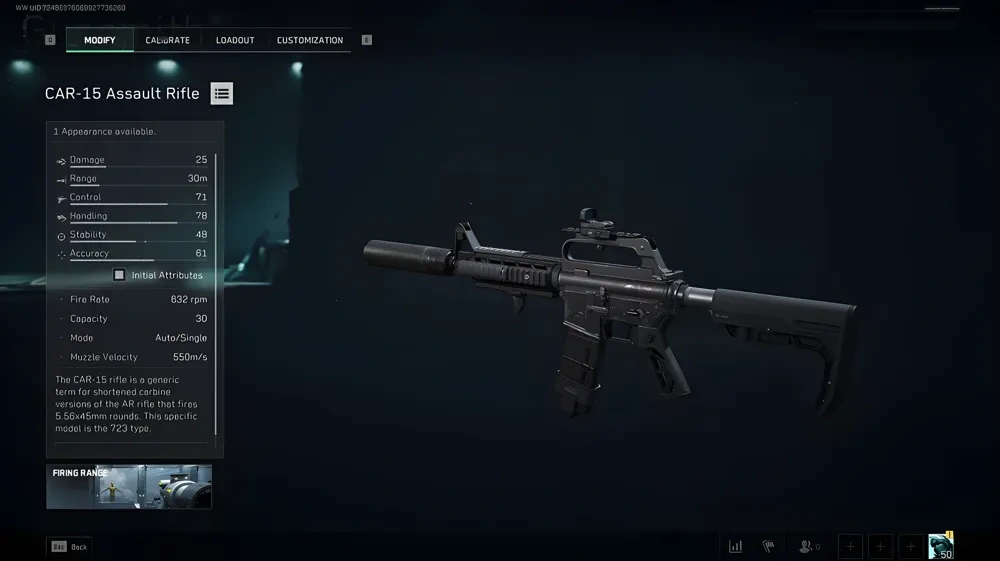The height and width of the screenshot is (561, 1000).
Task: Open the Calibrate tab
Action: [167, 40]
